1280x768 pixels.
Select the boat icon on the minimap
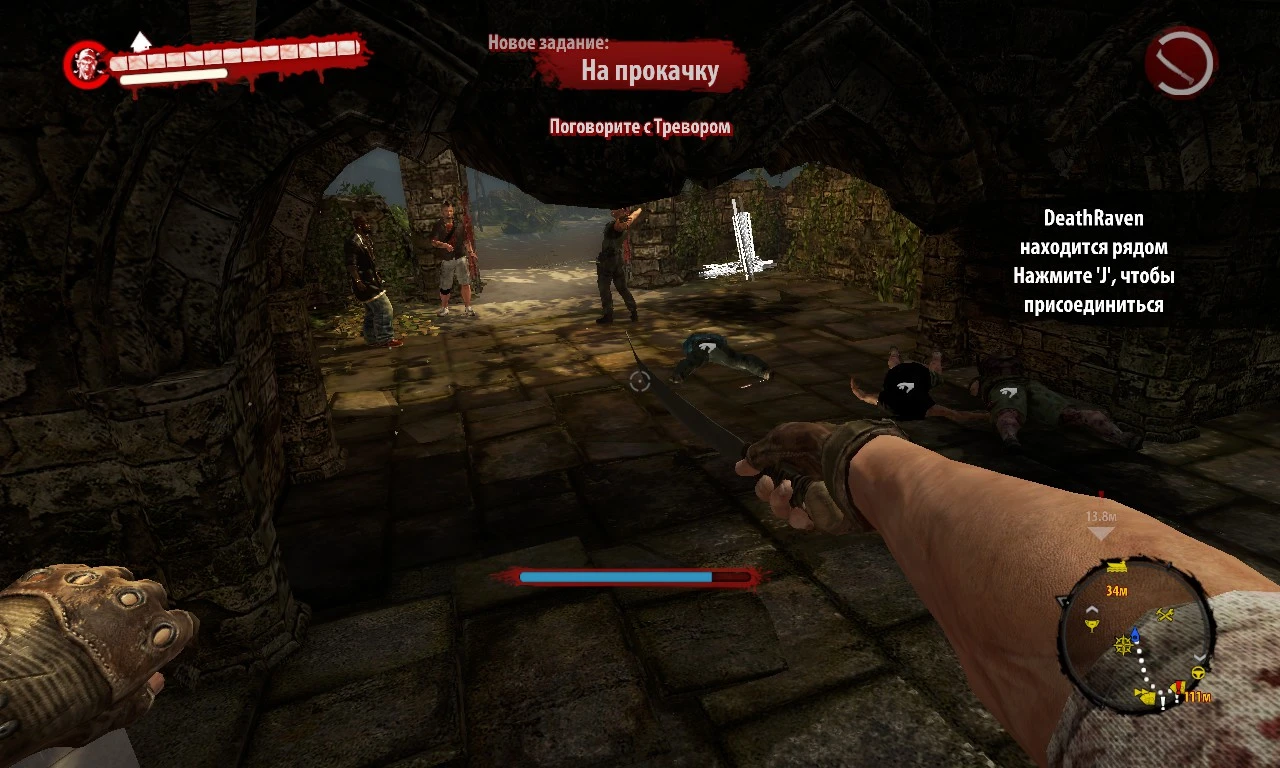point(1116,566)
